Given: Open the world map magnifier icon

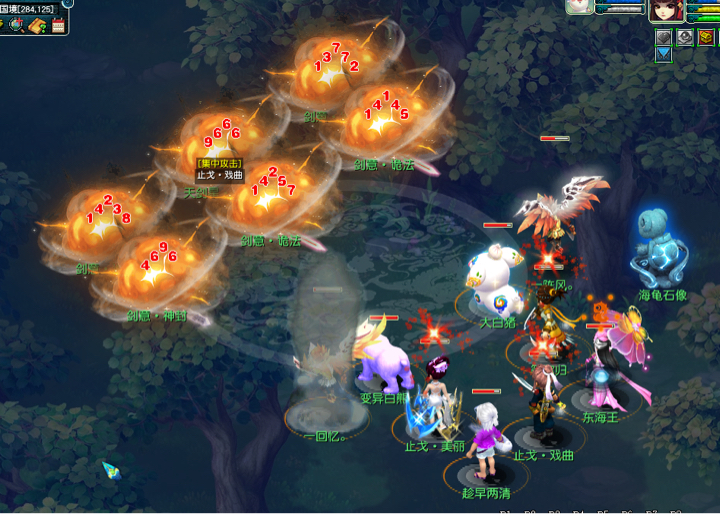Looking at the screenshot, I should tap(18, 25).
